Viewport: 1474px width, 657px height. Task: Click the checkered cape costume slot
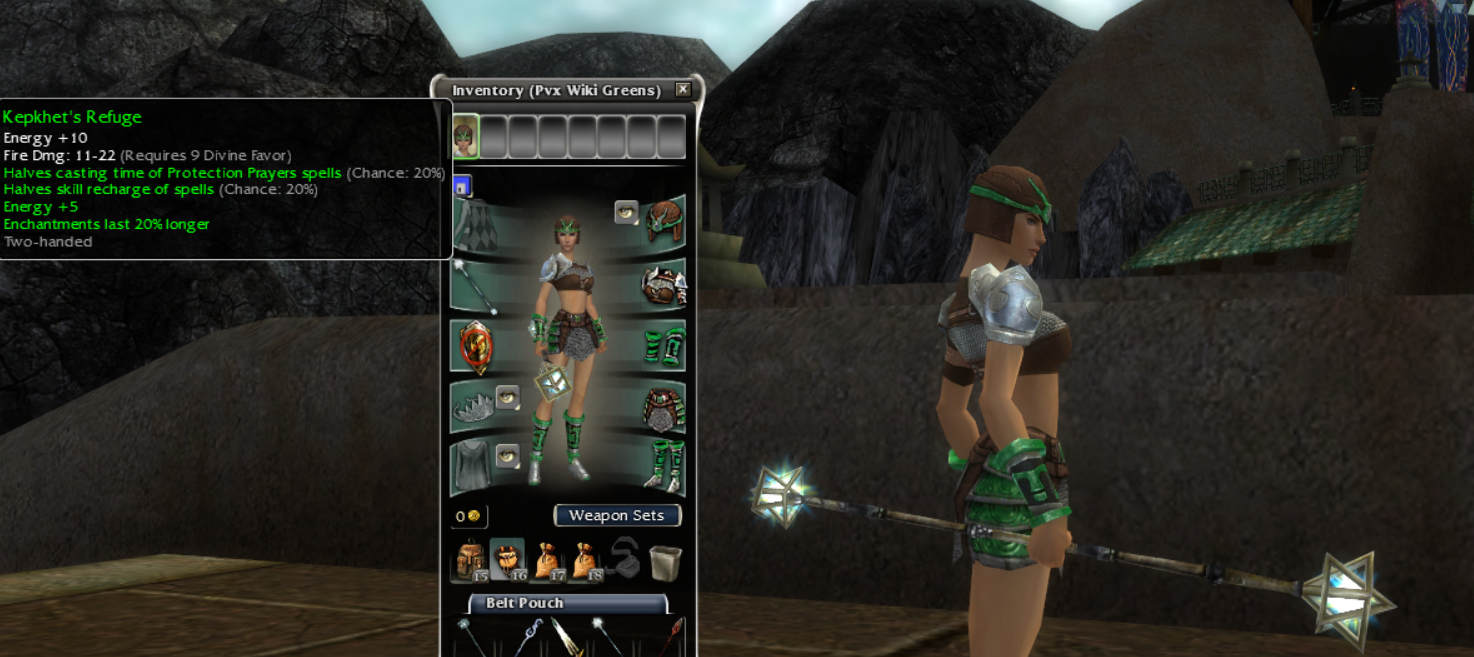click(474, 225)
